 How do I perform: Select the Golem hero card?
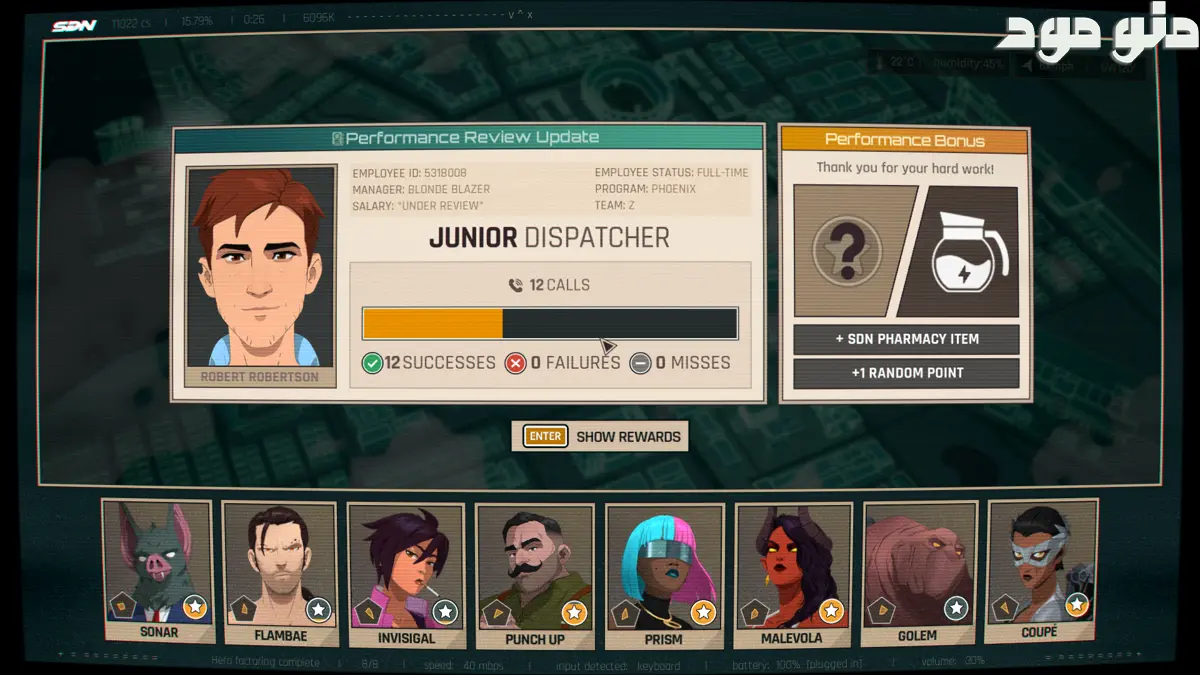(x=917, y=572)
